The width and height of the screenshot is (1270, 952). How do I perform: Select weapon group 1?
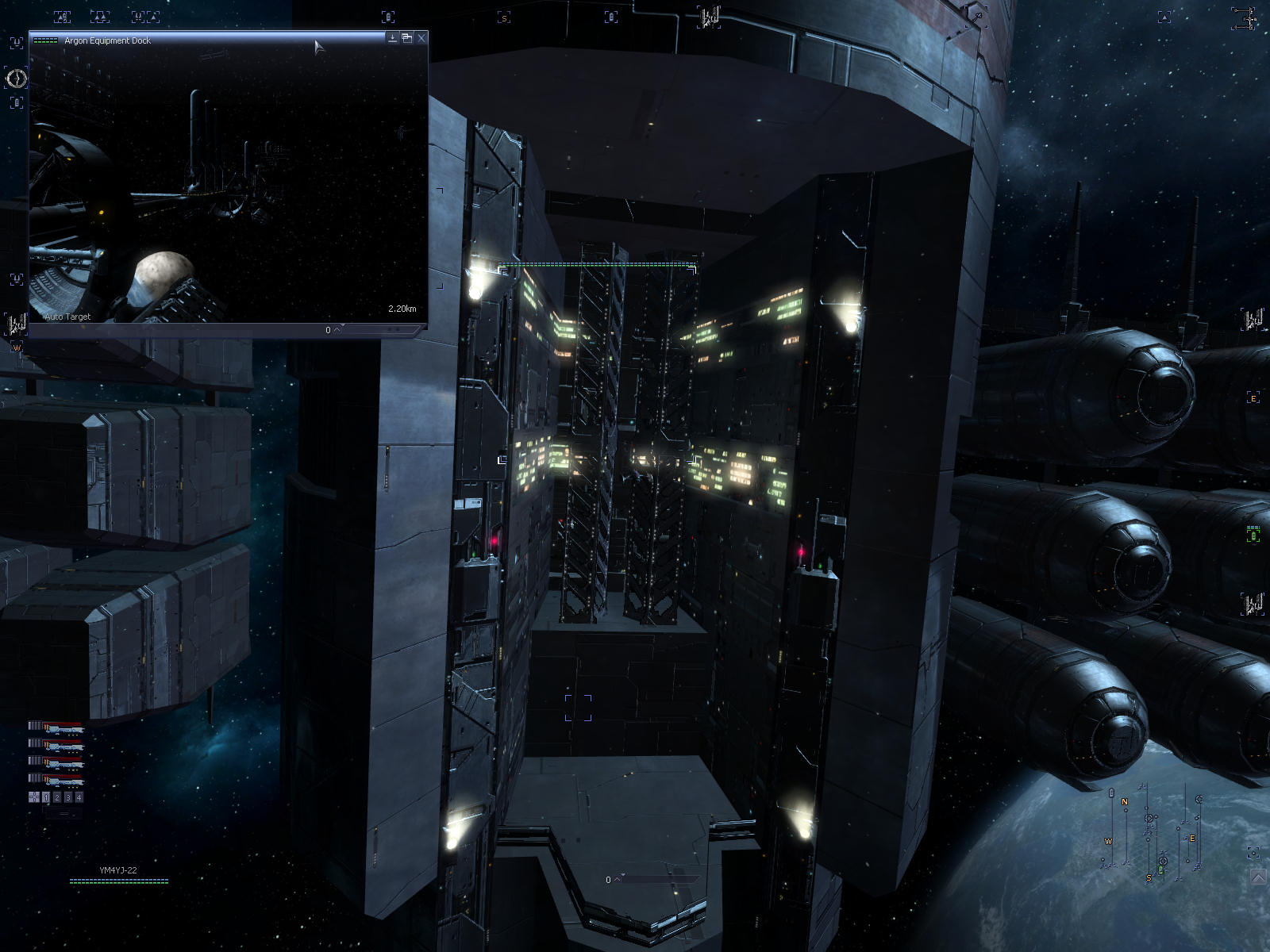(46, 797)
